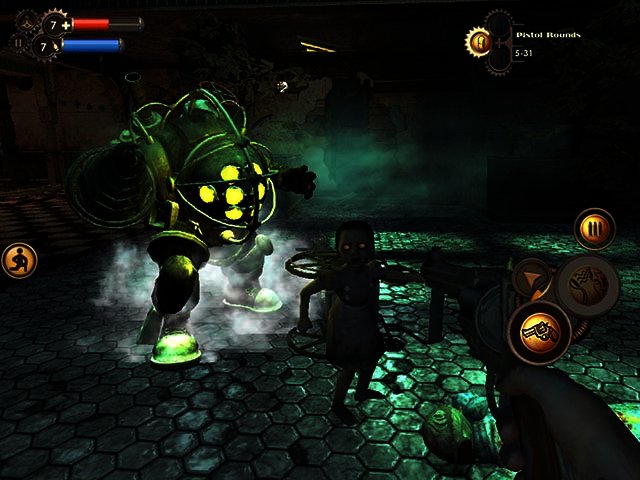Select the Pistol Rounds ammo icon
Screen dimensions: 640x480
[x=479, y=42]
